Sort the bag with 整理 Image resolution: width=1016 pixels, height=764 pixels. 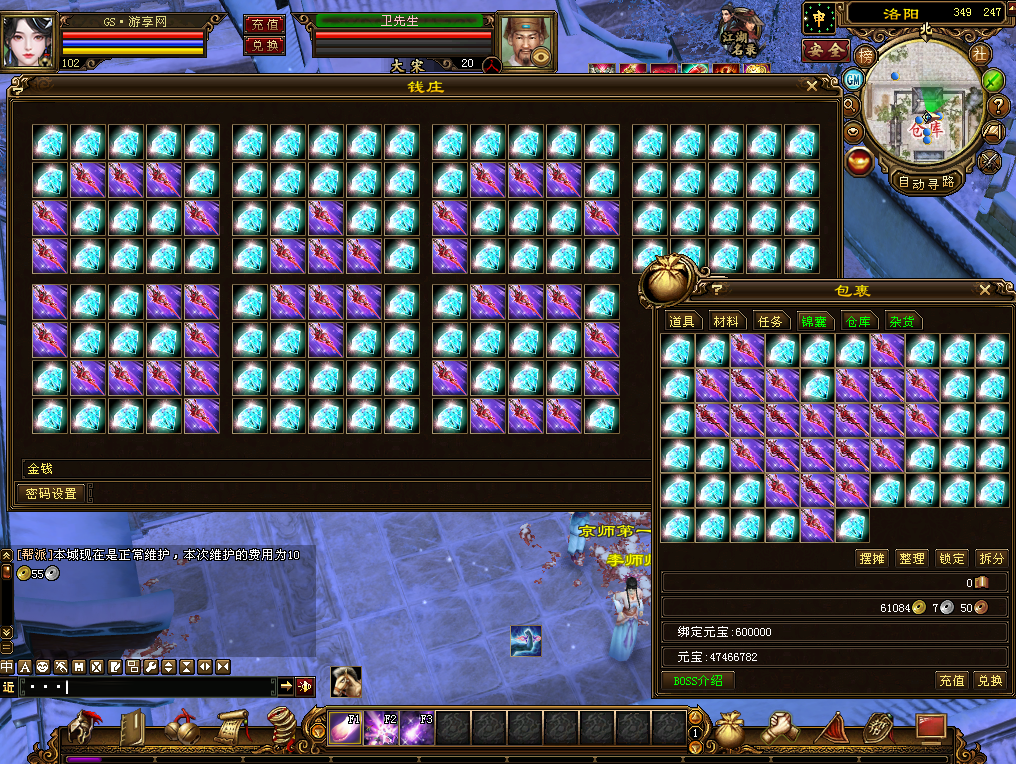[912, 558]
